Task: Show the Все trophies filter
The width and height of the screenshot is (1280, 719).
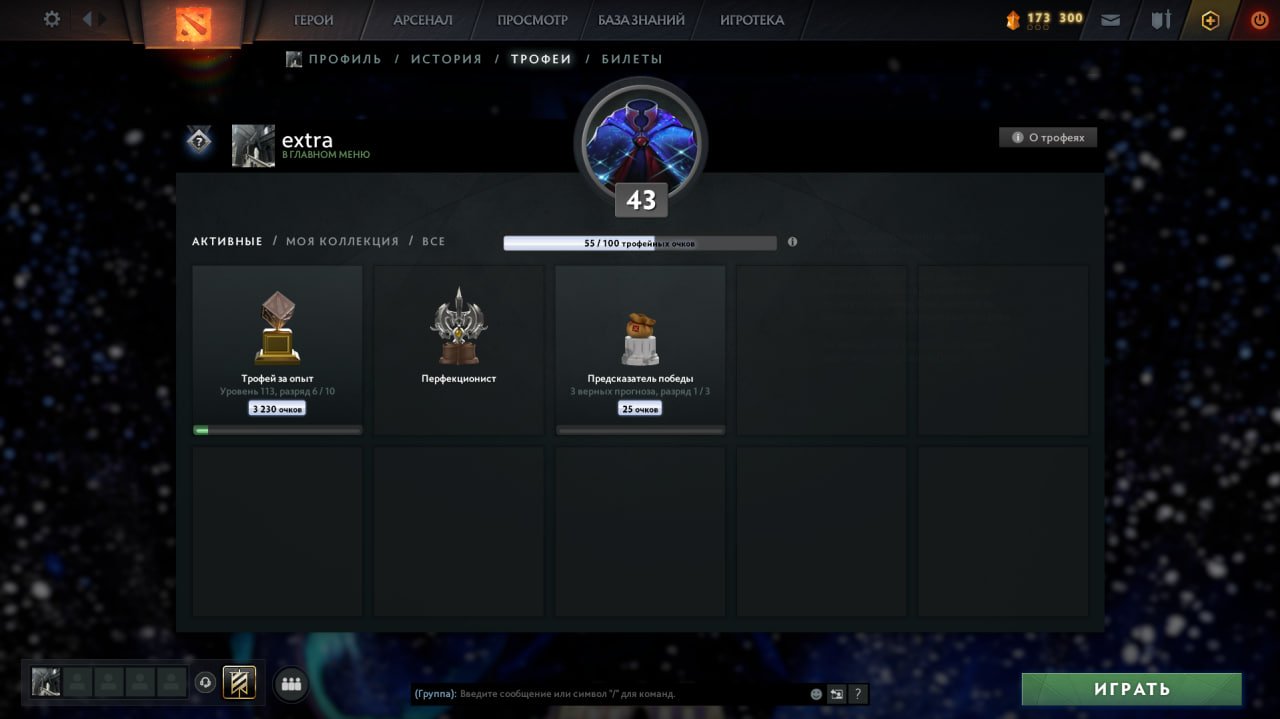Action: [434, 241]
